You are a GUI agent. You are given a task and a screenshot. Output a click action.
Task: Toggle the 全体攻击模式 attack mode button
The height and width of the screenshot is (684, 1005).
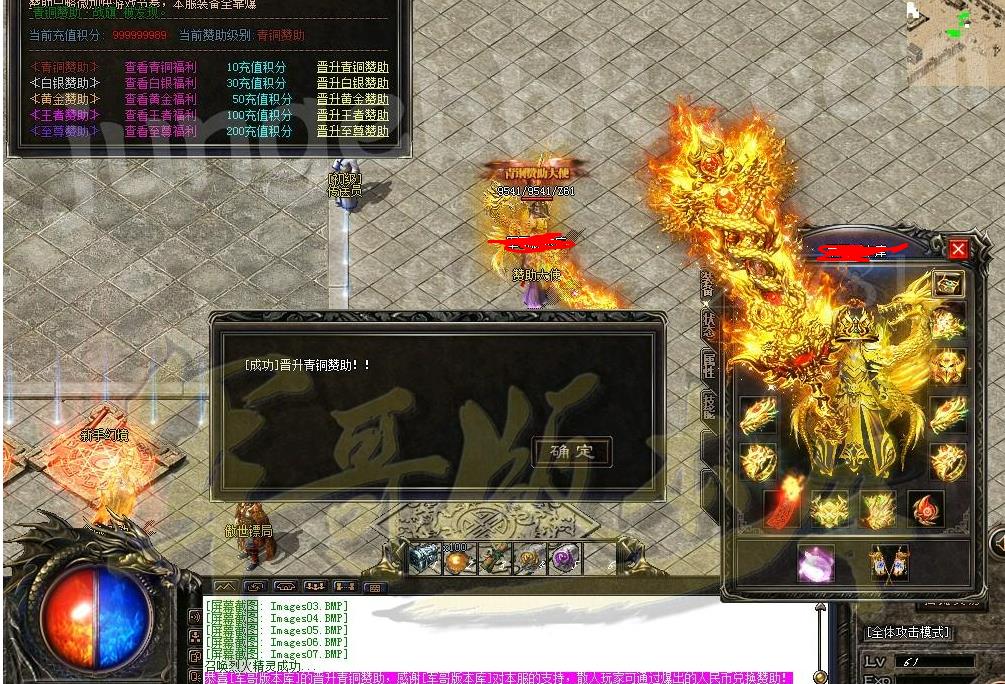[x=908, y=633]
